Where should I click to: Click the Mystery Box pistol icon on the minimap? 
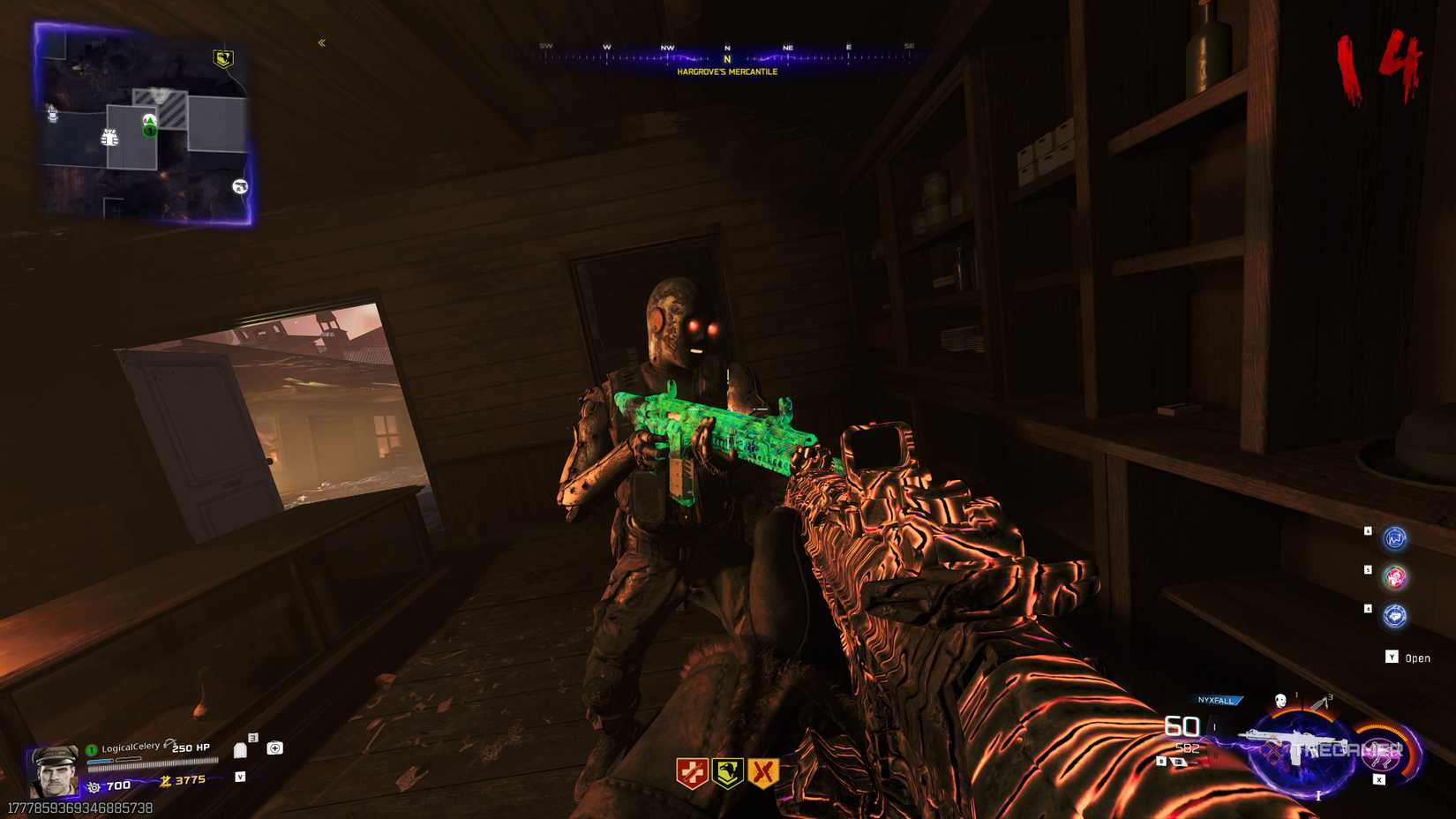[x=240, y=186]
